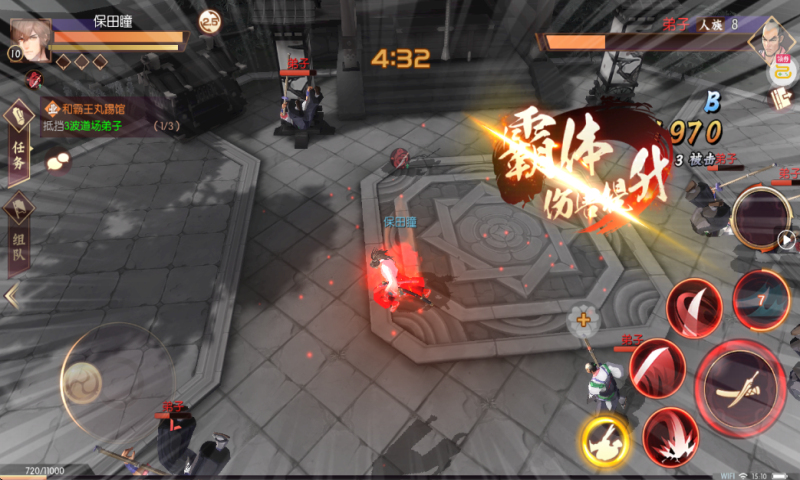Image resolution: width=800 pixels, height=480 pixels.
Task: Activate the large dark ultimate skill button
Action: [762, 214]
